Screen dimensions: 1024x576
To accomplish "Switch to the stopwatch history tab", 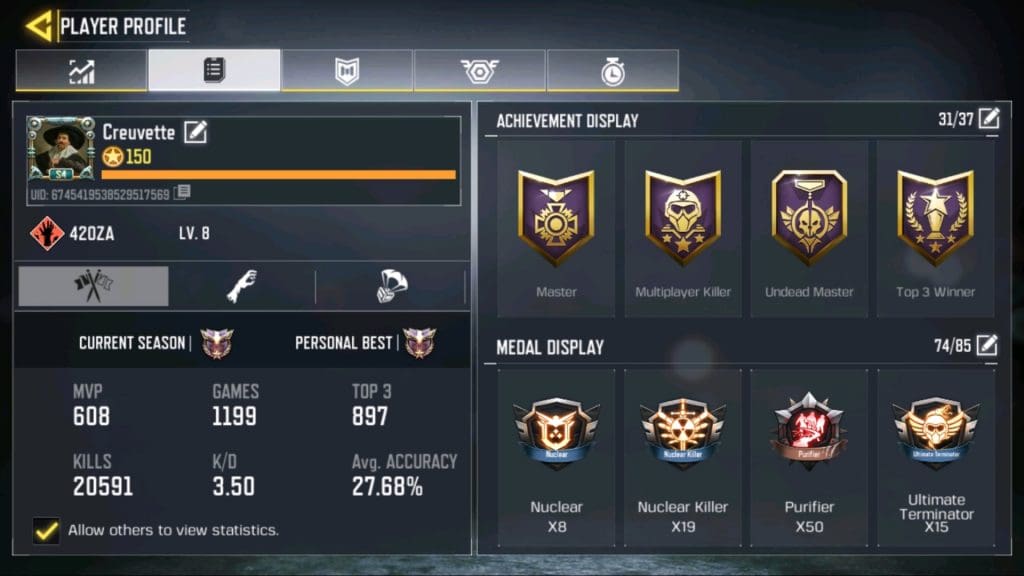I will [x=613, y=71].
